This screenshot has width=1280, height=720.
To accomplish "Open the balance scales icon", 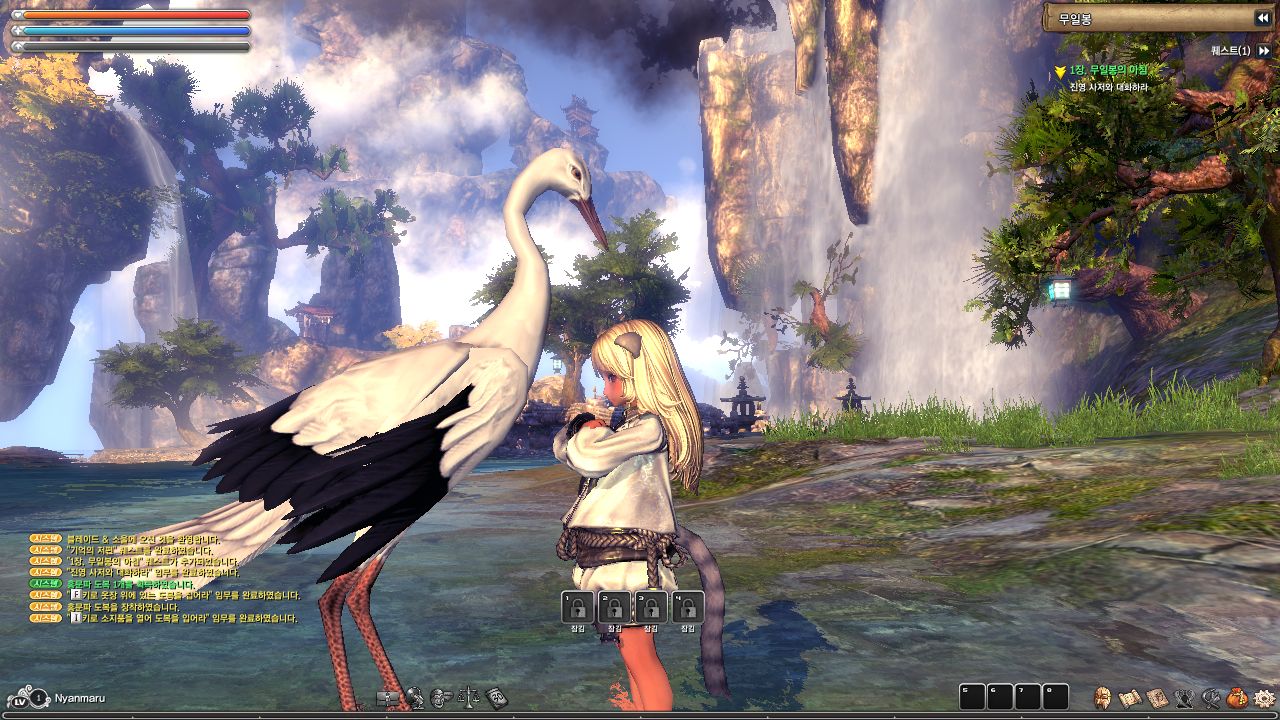I will click(468, 697).
